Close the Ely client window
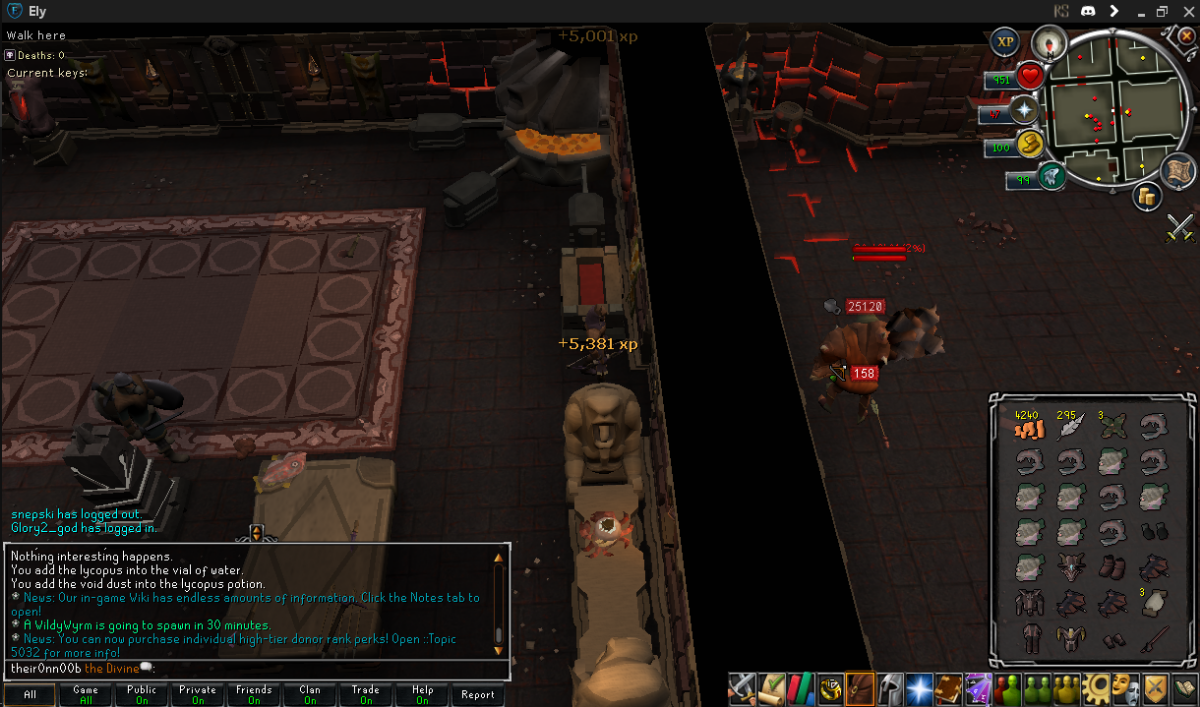 [1185, 12]
